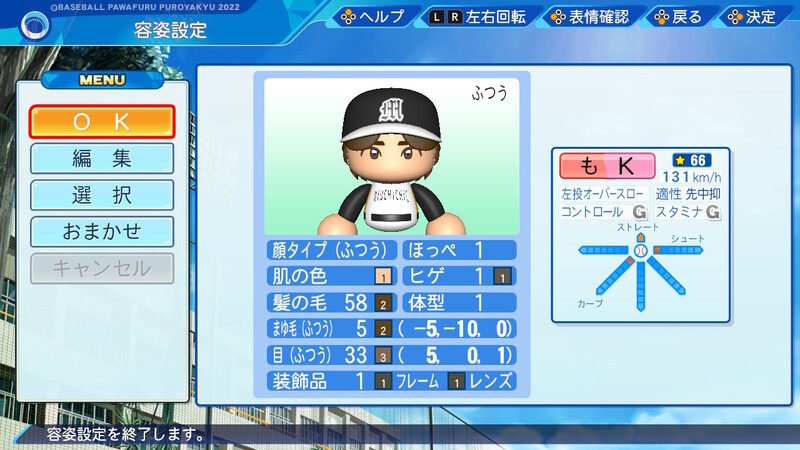
Task: Select the ほっぺ cheek setting
Action: [x=459, y=250]
